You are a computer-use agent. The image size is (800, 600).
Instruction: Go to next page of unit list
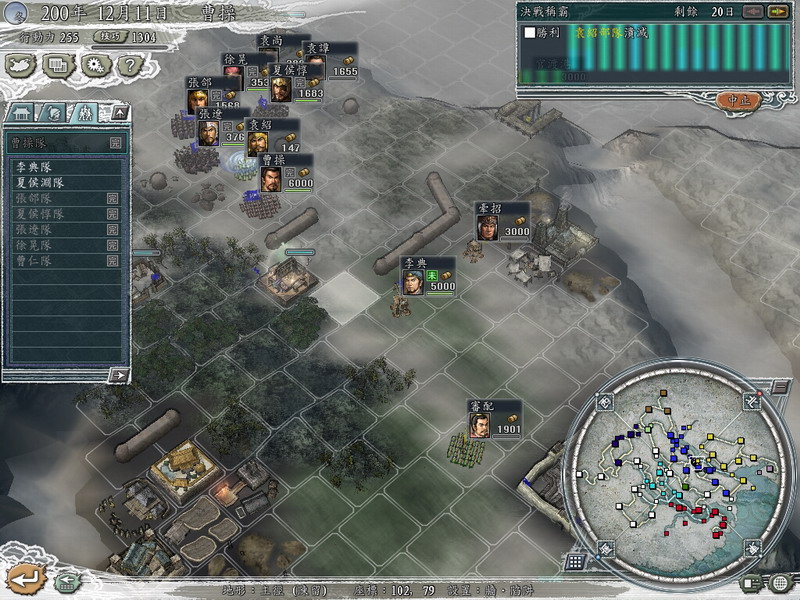(x=118, y=375)
